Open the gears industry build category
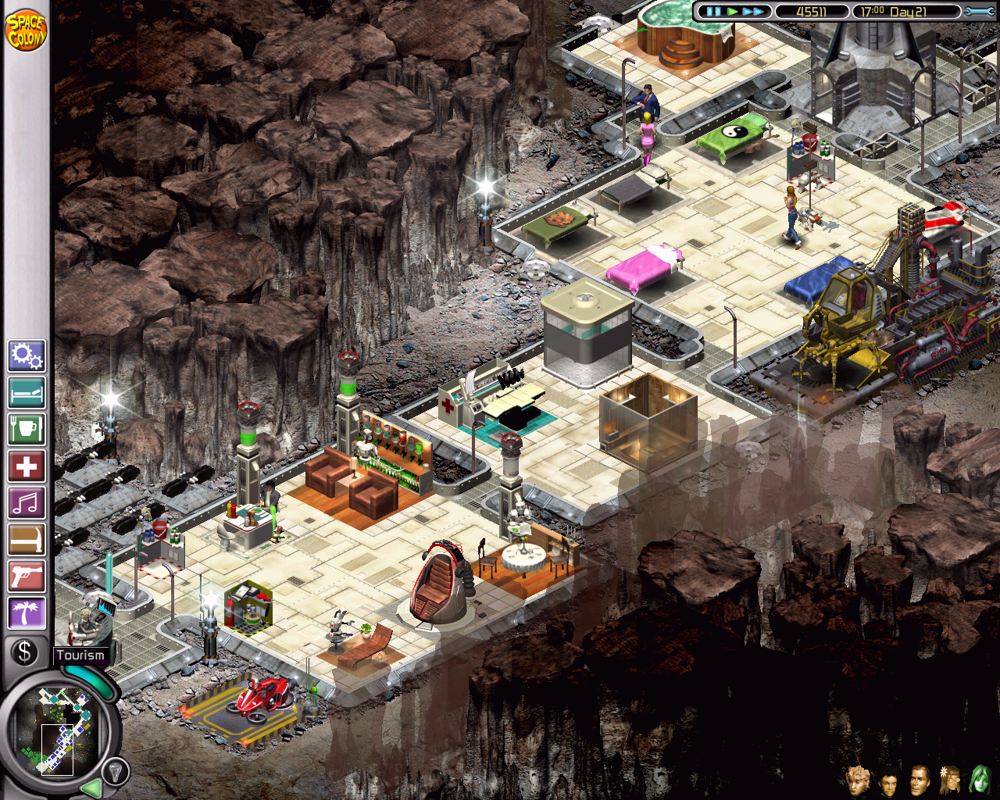This screenshot has height=800, width=1000. pyautogui.click(x=26, y=355)
